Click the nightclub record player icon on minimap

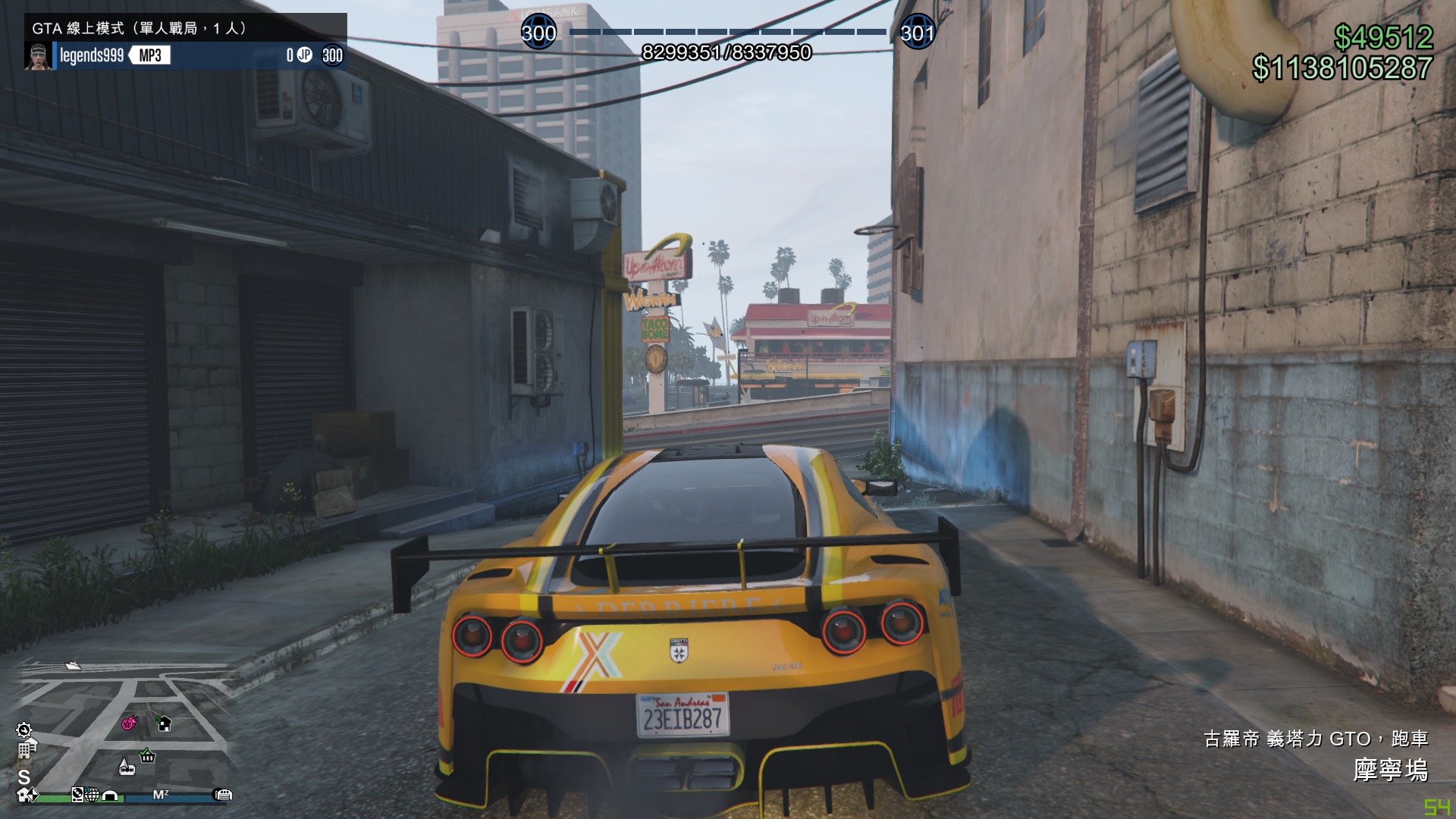click(x=77, y=795)
